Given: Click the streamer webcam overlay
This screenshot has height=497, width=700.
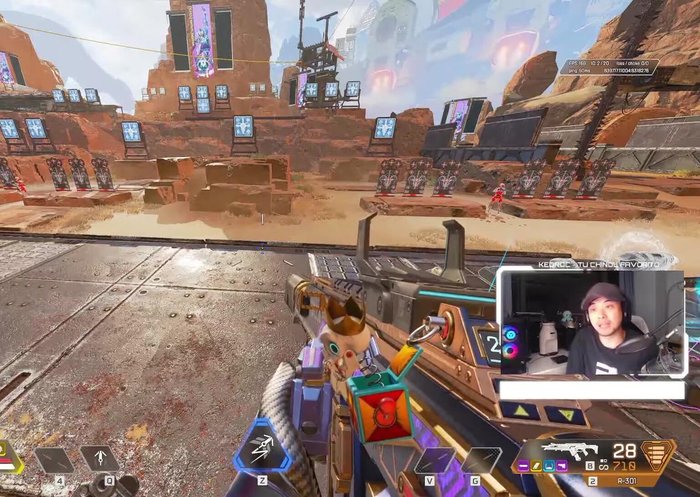Looking at the screenshot, I should pyautogui.click(x=591, y=322).
